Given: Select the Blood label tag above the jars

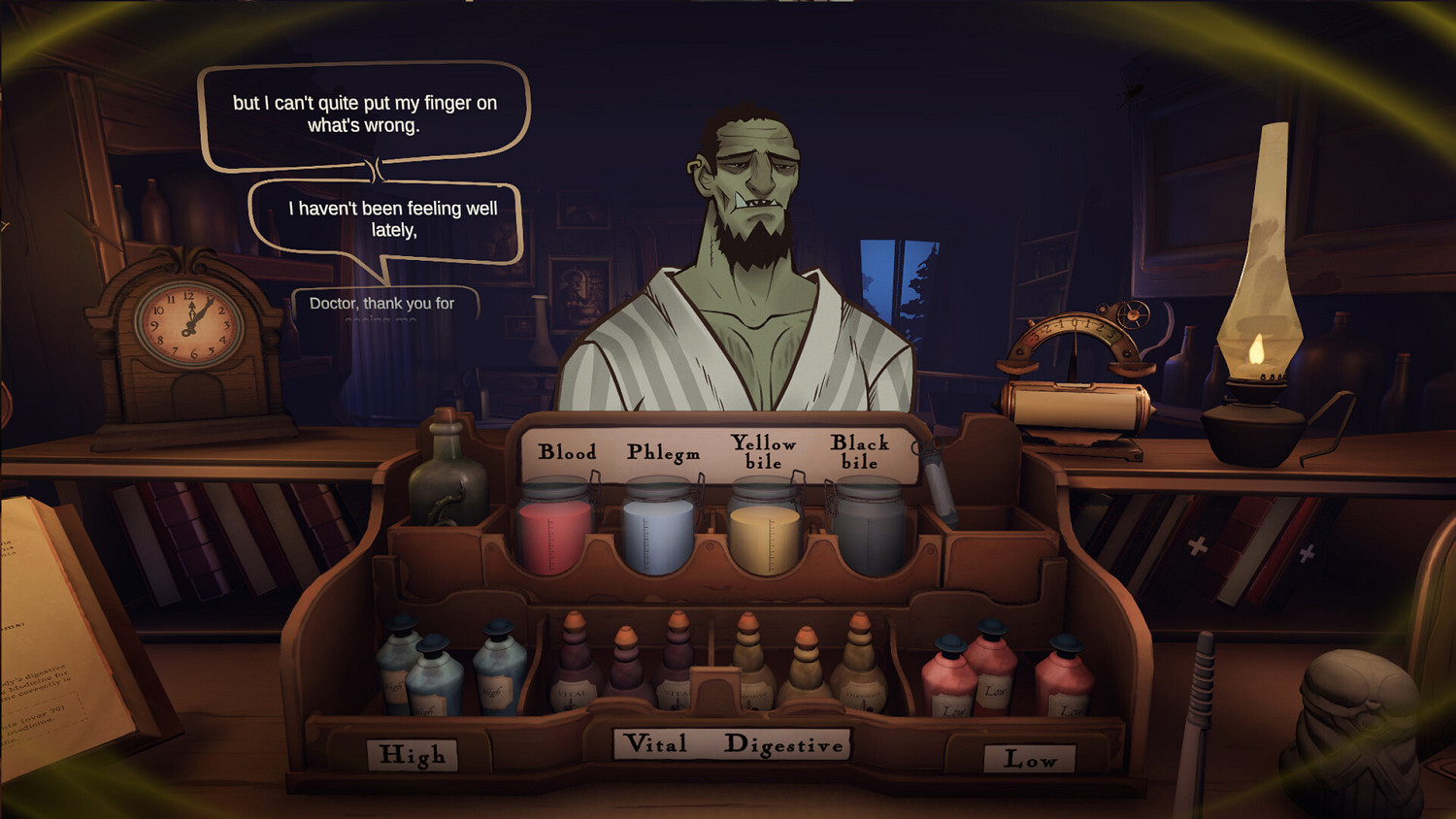Looking at the screenshot, I should pyautogui.click(x=569, y=452).
